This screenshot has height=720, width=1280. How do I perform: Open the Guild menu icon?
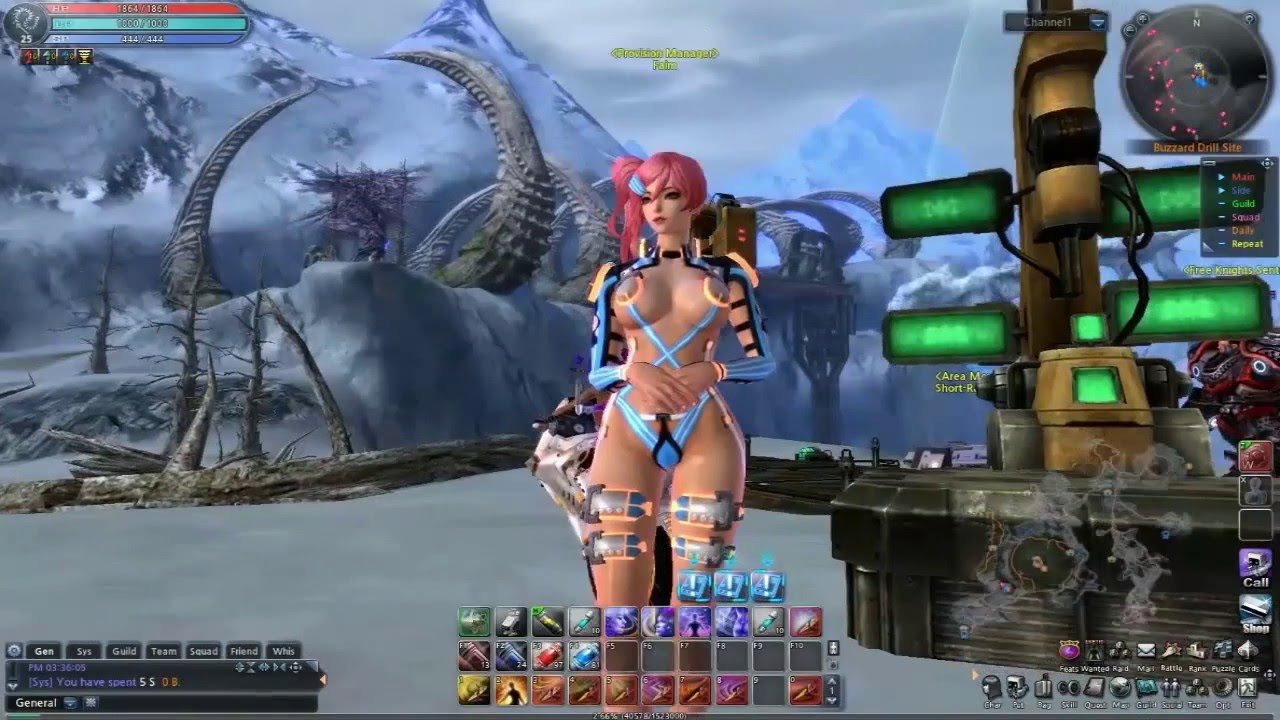(x=1146, y=688)
